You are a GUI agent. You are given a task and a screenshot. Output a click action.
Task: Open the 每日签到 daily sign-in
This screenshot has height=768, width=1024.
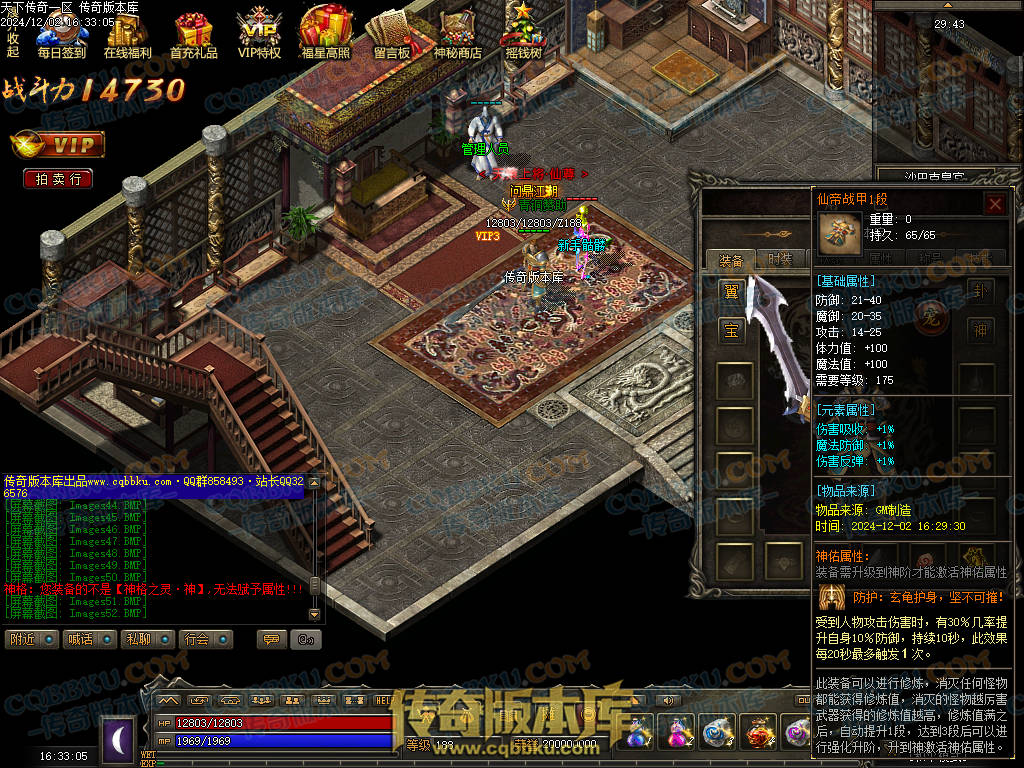click(x=61, y=37)
